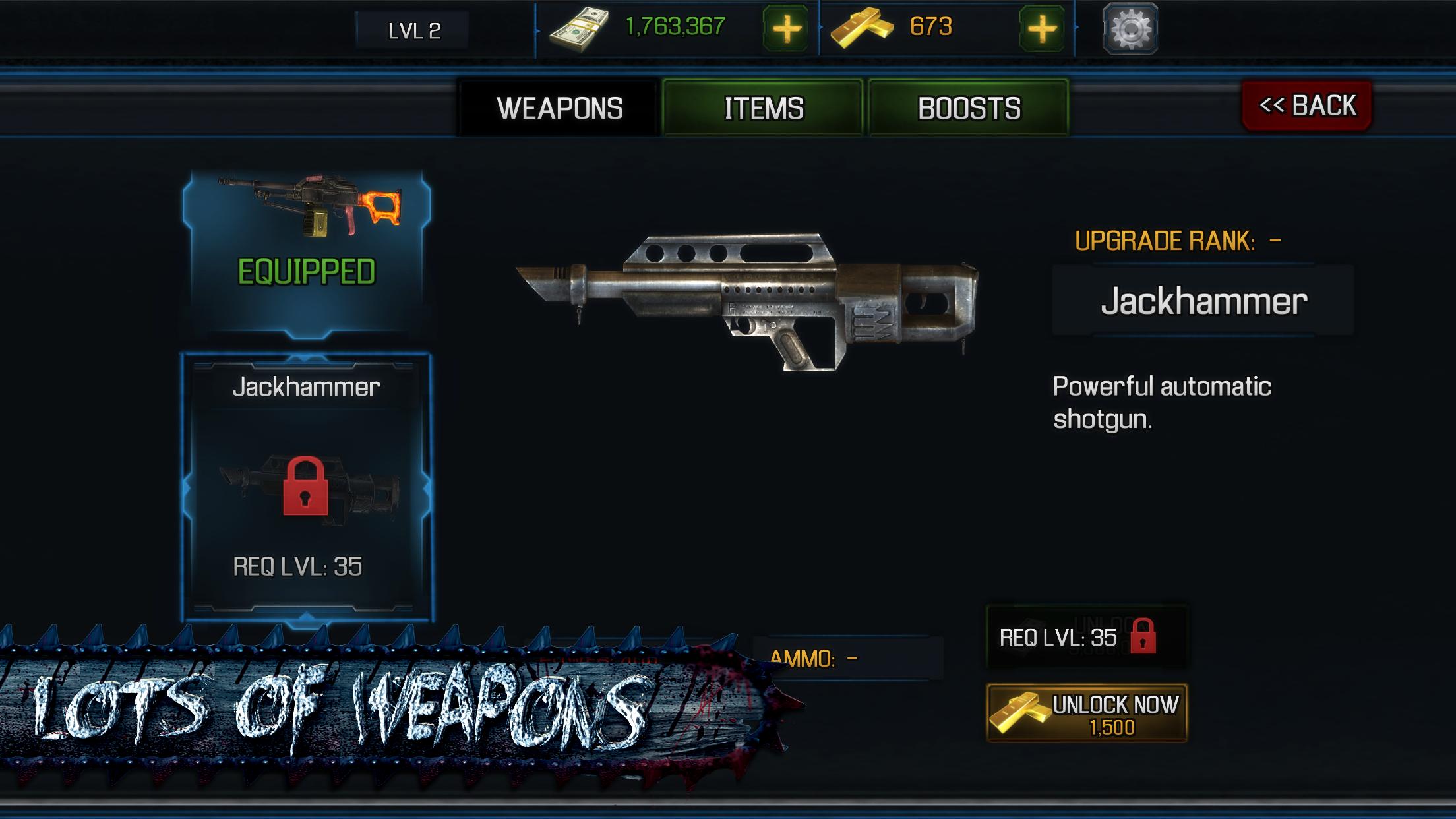Add more cash with the plus button
Screen dimensions: 1456x819
(786, 28)
